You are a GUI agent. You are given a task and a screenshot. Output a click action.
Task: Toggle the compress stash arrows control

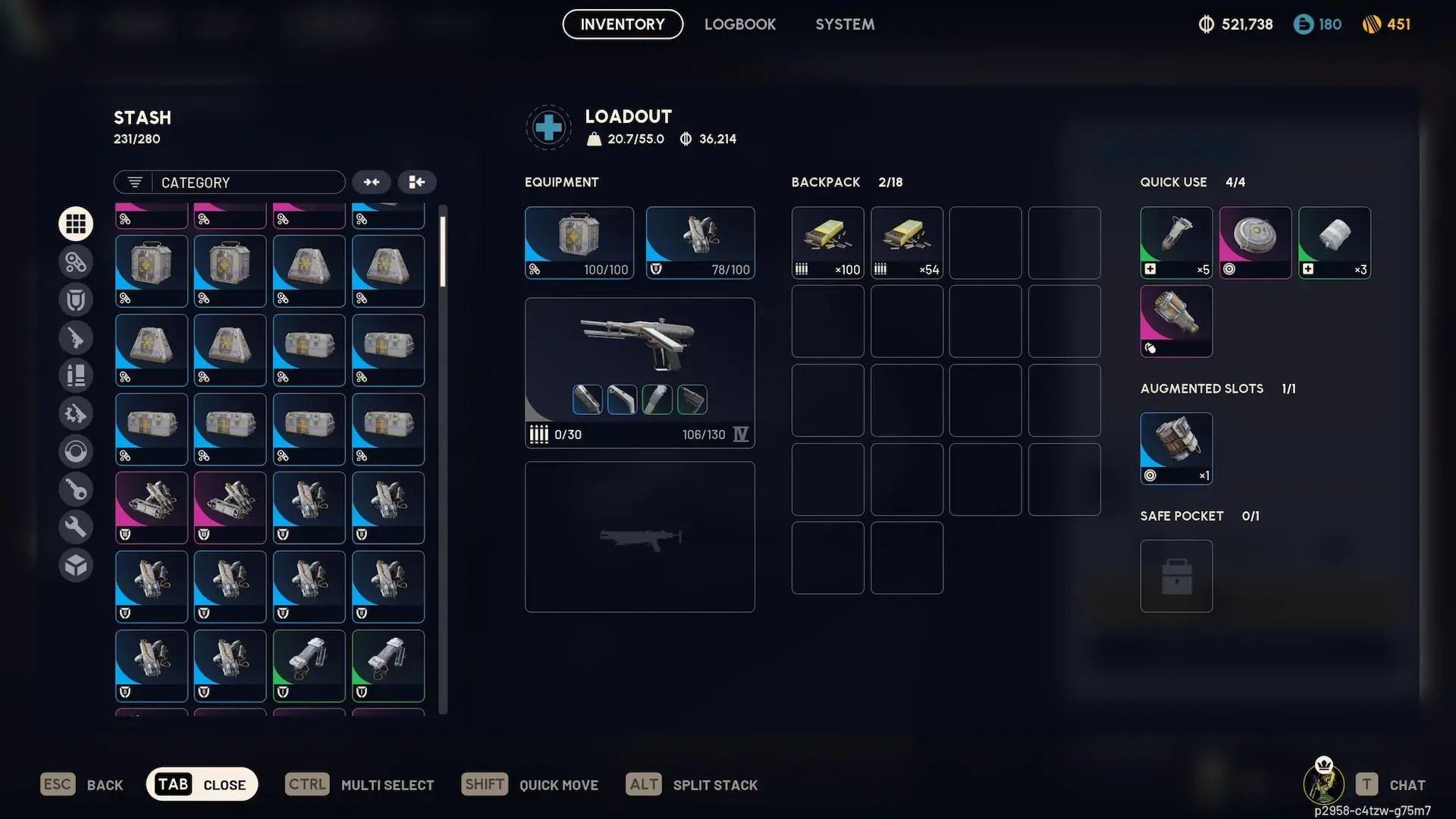click(x=371, y=182)
